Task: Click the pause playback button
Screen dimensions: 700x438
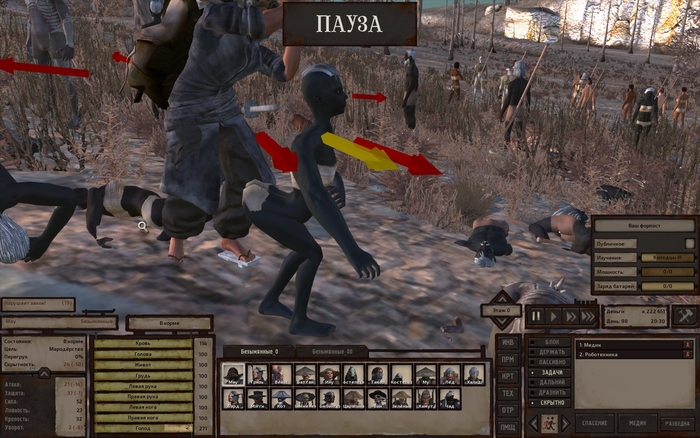Action: [x=536, y=316]
